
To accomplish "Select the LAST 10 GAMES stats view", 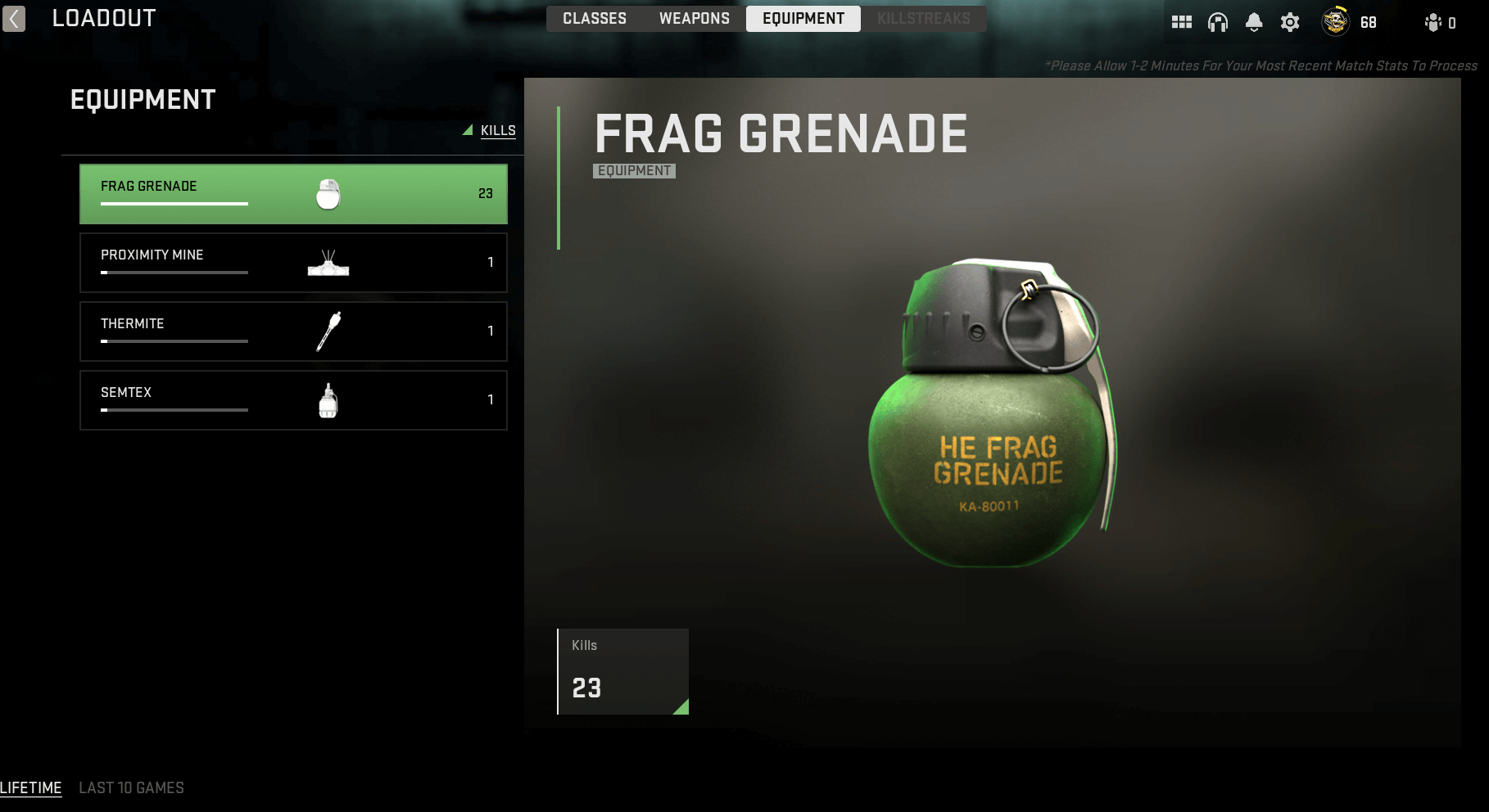I will [x=131, y=787].
